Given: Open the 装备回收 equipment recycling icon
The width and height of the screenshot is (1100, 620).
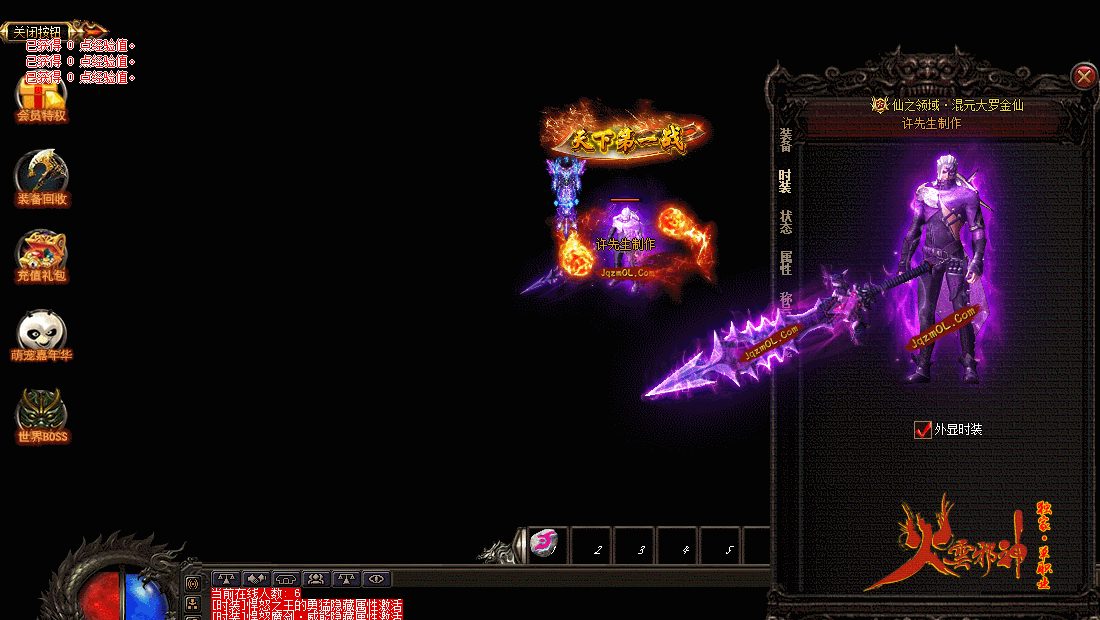Looking at the screenshot, I should tap(41, 177).
